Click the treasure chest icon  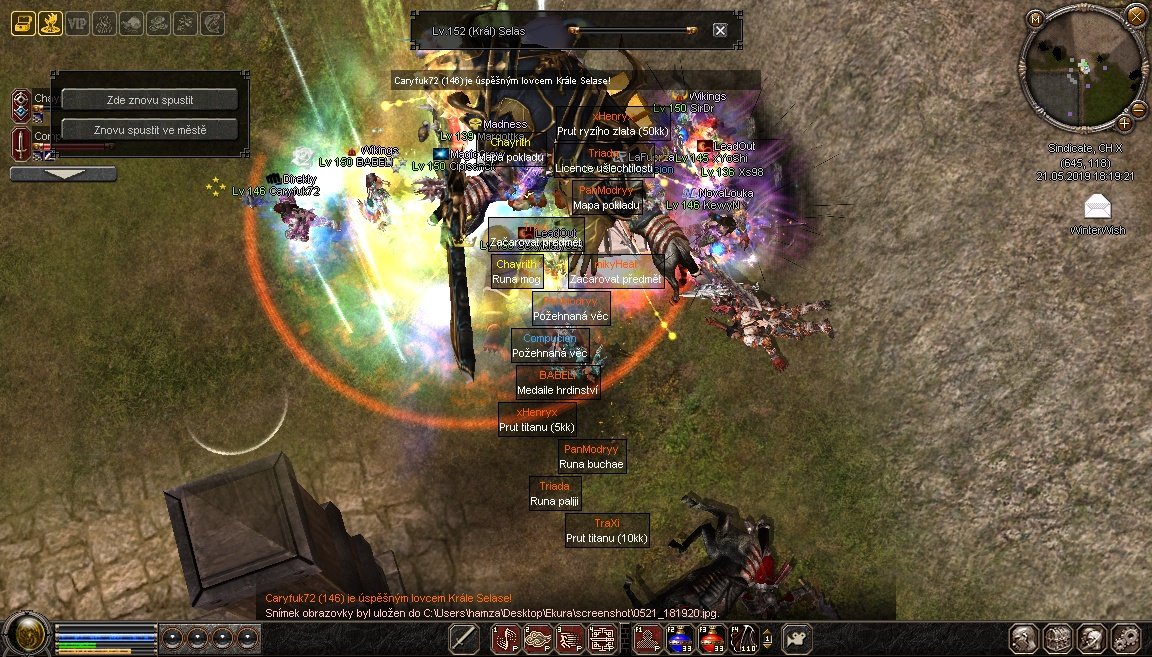[x=23, y=24]
